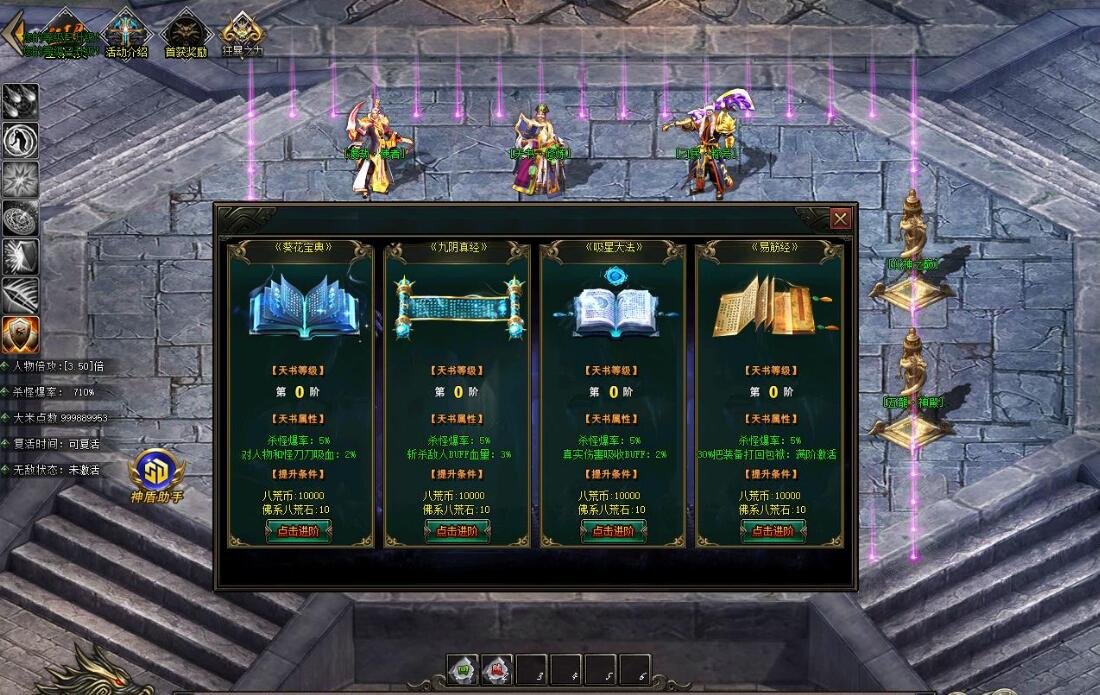Viewport: 1100px width, 695px height.
Task: Use the red item in the hotbar
Action: point(497,669)
